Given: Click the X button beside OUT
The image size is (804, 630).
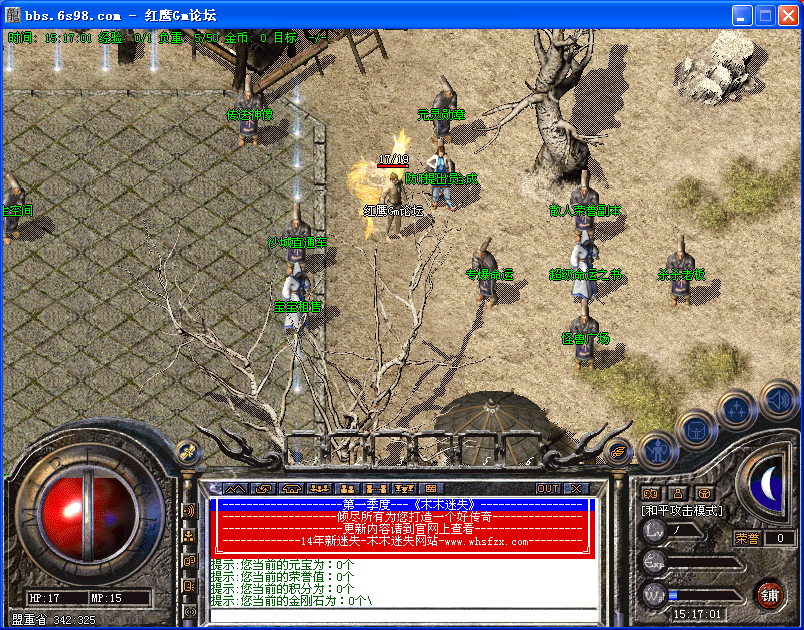Looking at the screenshot, I should tap(576, 488).
